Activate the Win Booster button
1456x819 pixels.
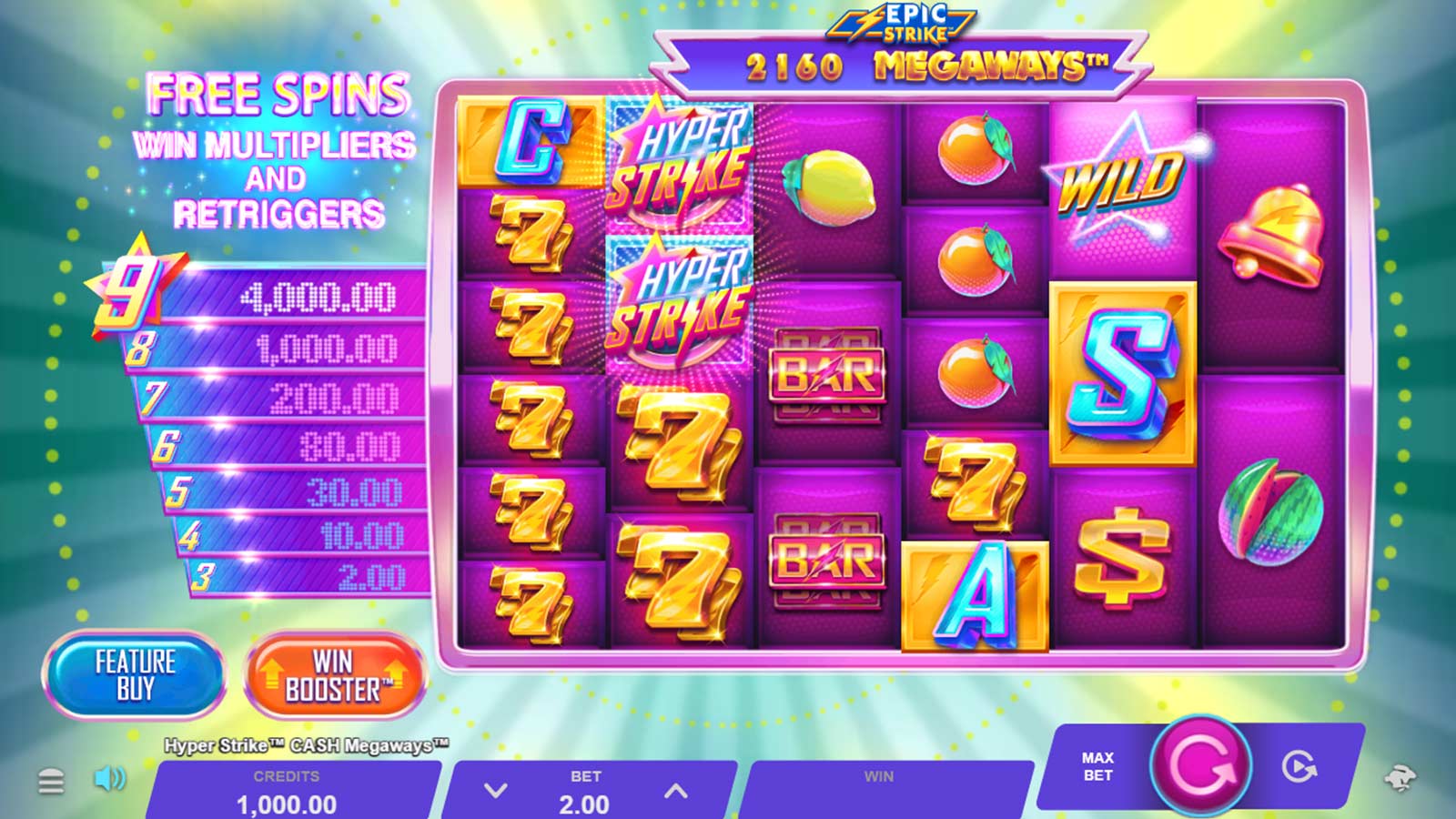coord(334,675)
